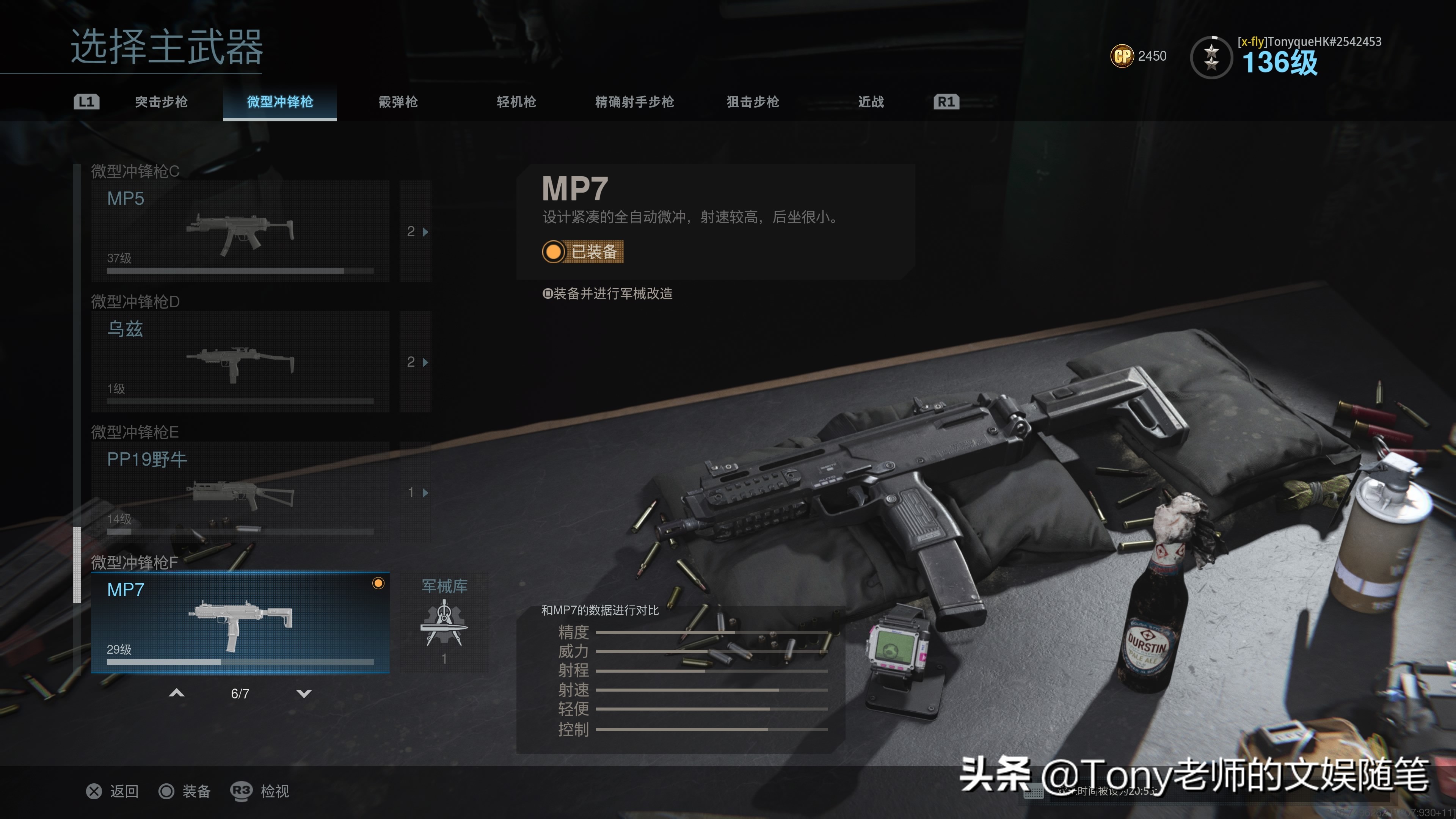Expand the MP5 blueprint variants arrow
This screenshot has height=819, width=1456.
coord(417,232)
